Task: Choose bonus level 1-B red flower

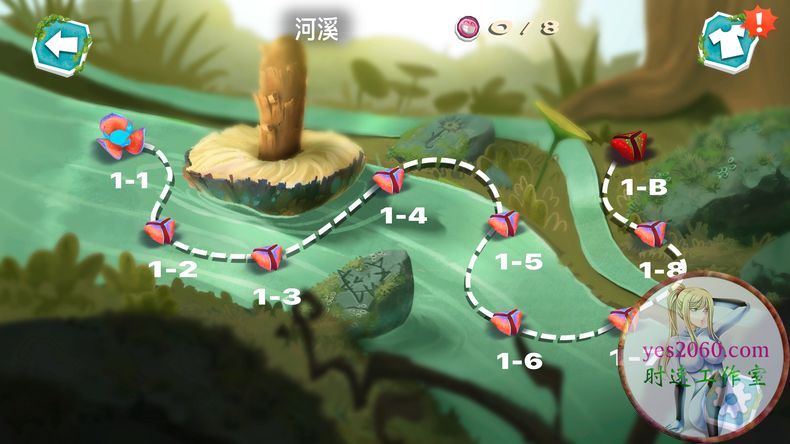Action: 628,146
